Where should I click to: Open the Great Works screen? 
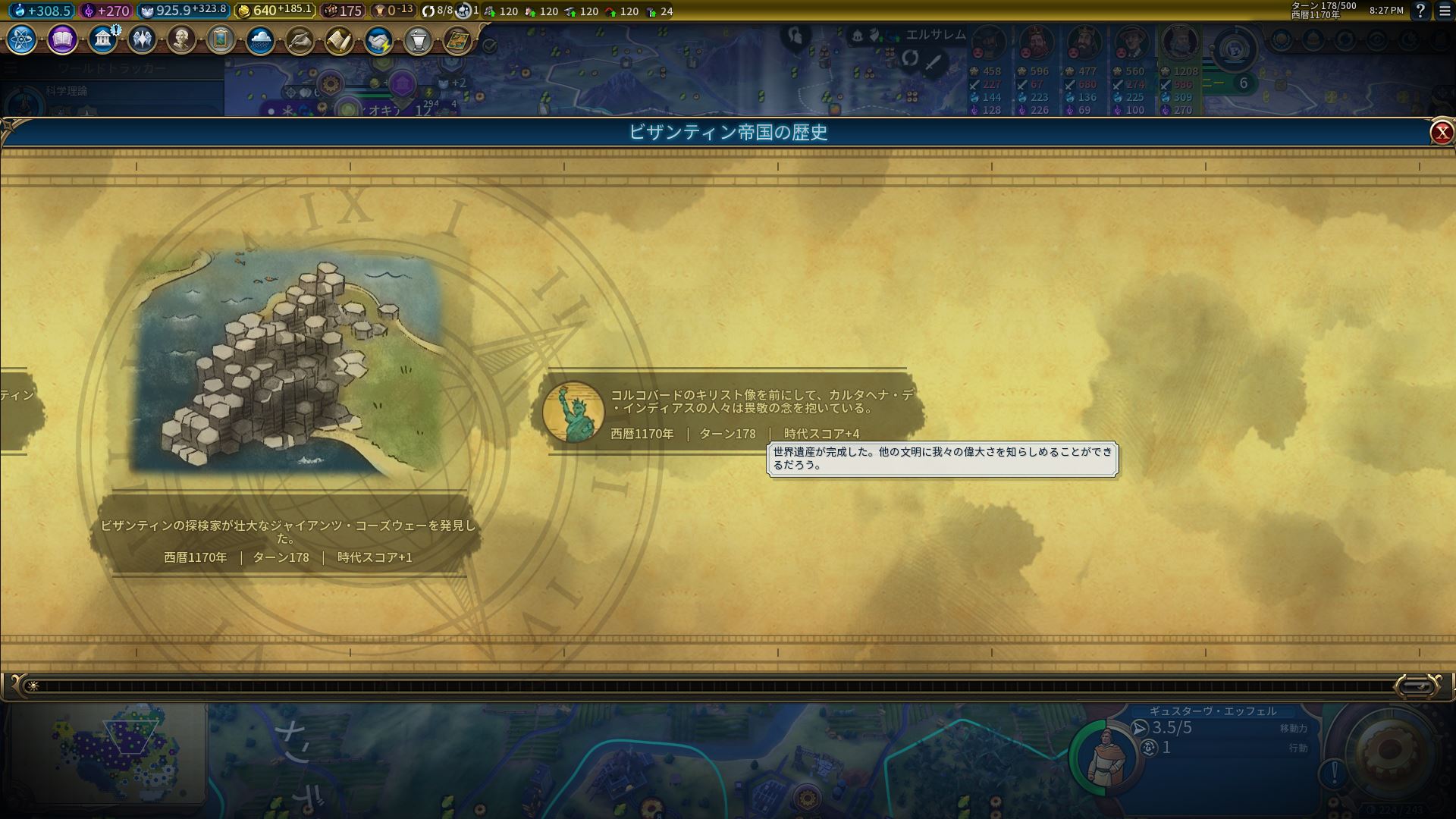220,42
